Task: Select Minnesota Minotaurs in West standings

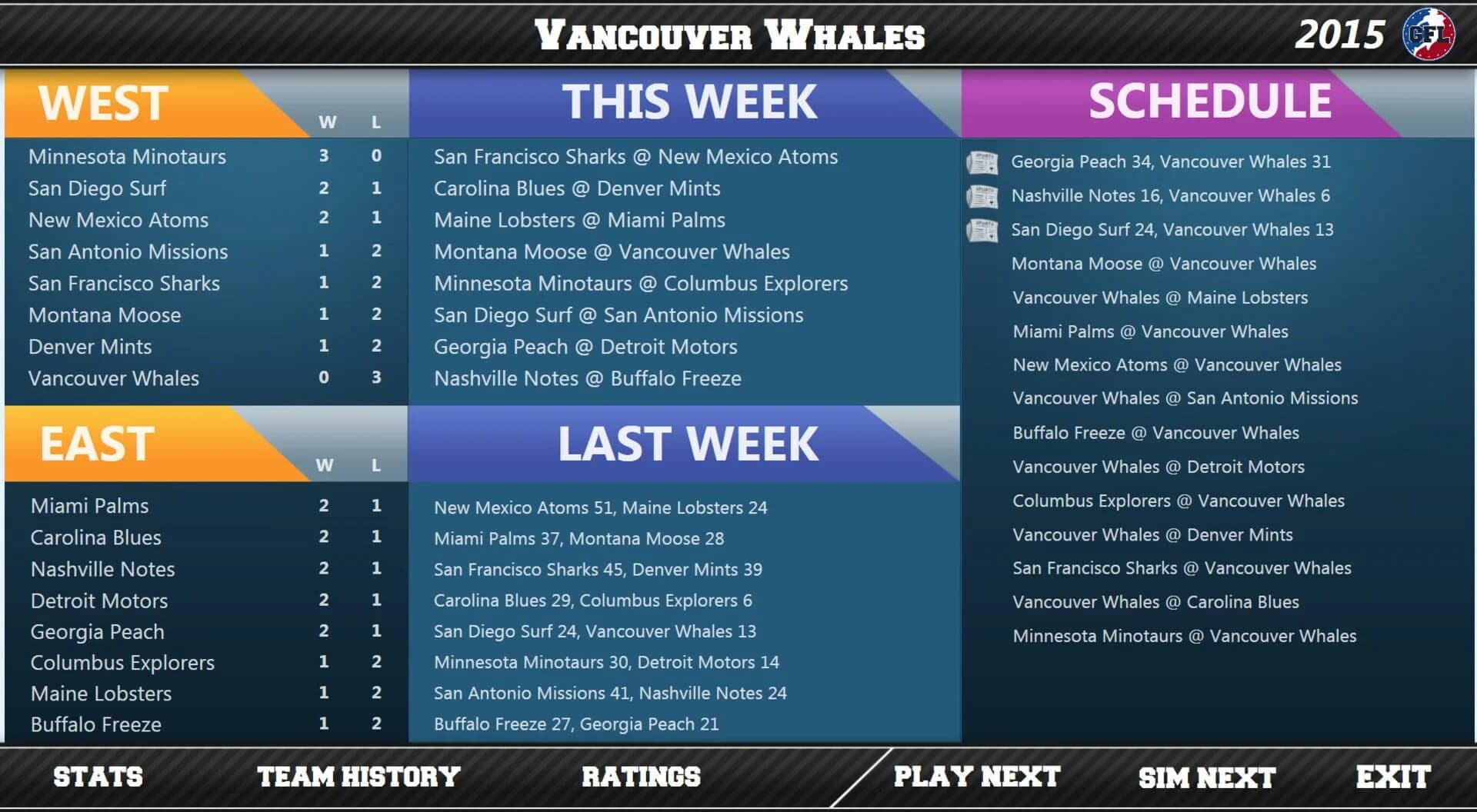Action: click(x=127, y=157)
